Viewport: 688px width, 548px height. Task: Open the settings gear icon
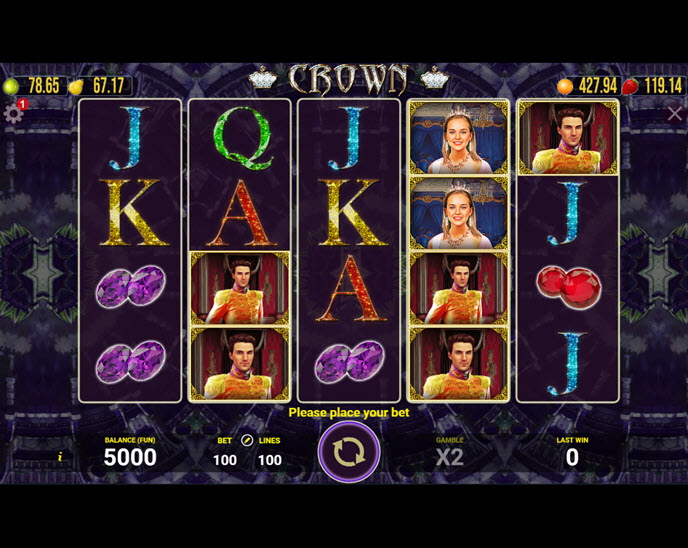tap(13, 114)
